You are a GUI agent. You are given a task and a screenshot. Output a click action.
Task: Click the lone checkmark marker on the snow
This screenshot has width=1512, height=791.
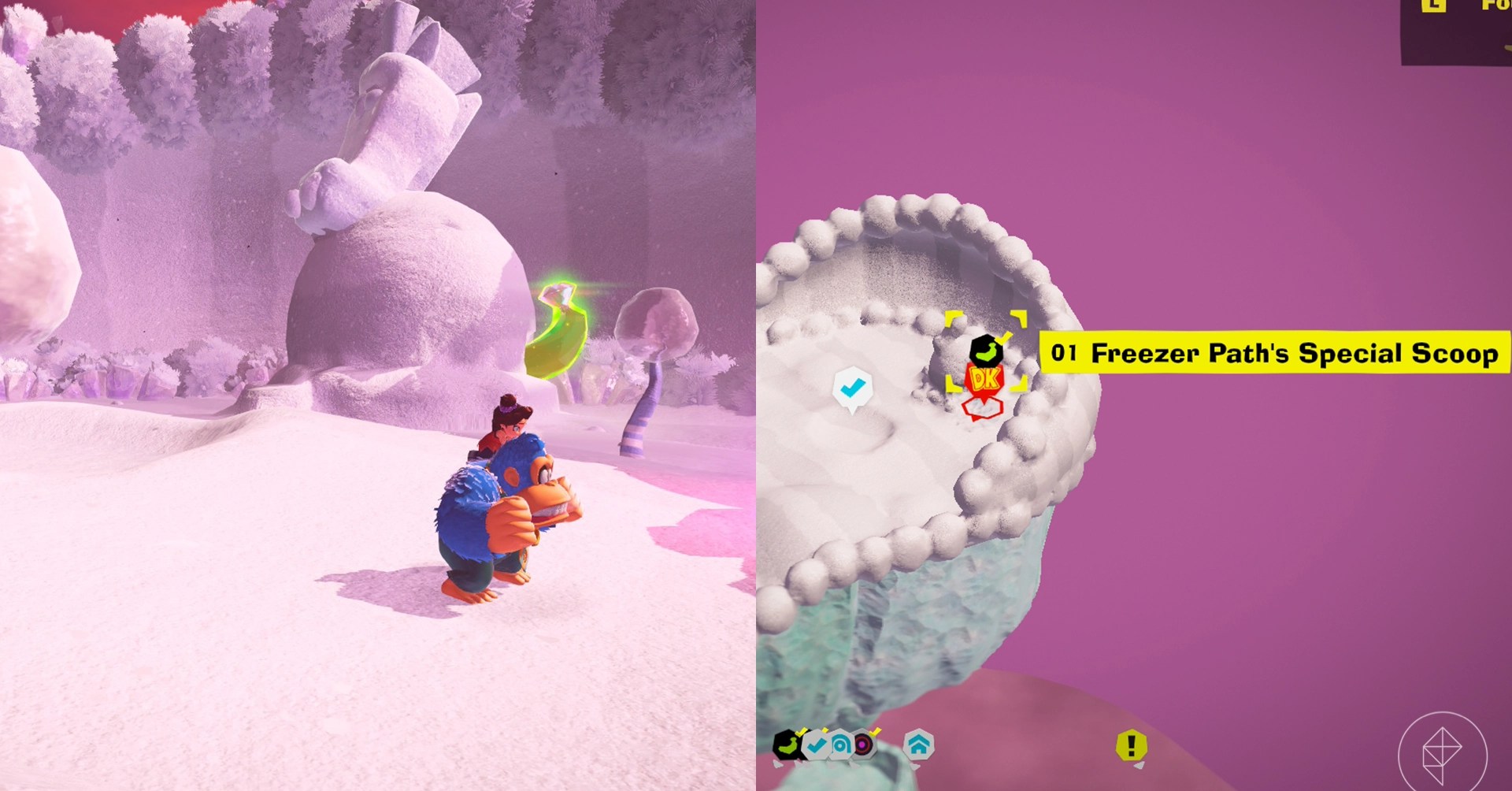851,388
